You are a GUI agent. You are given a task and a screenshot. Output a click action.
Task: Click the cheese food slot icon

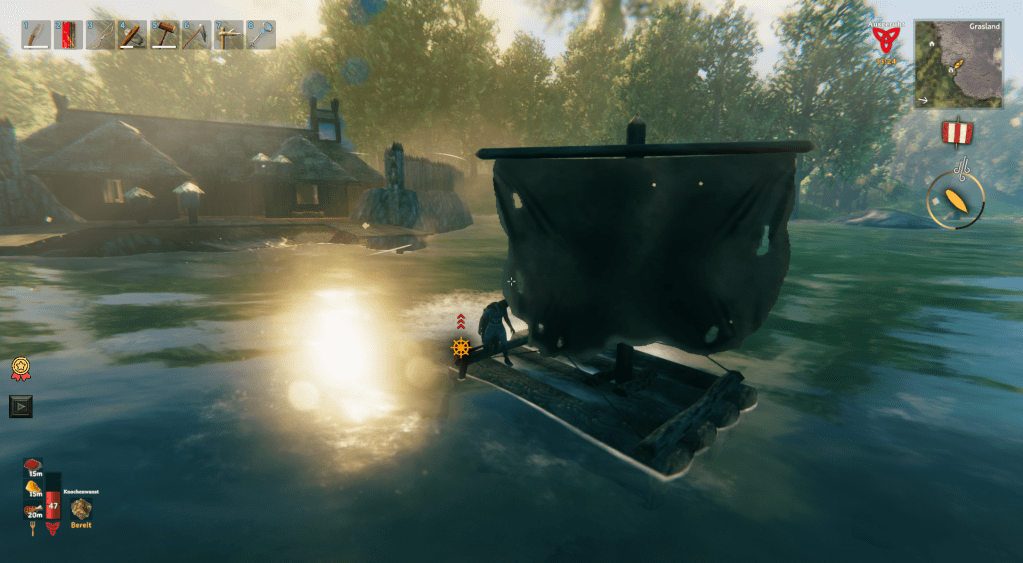34,485
